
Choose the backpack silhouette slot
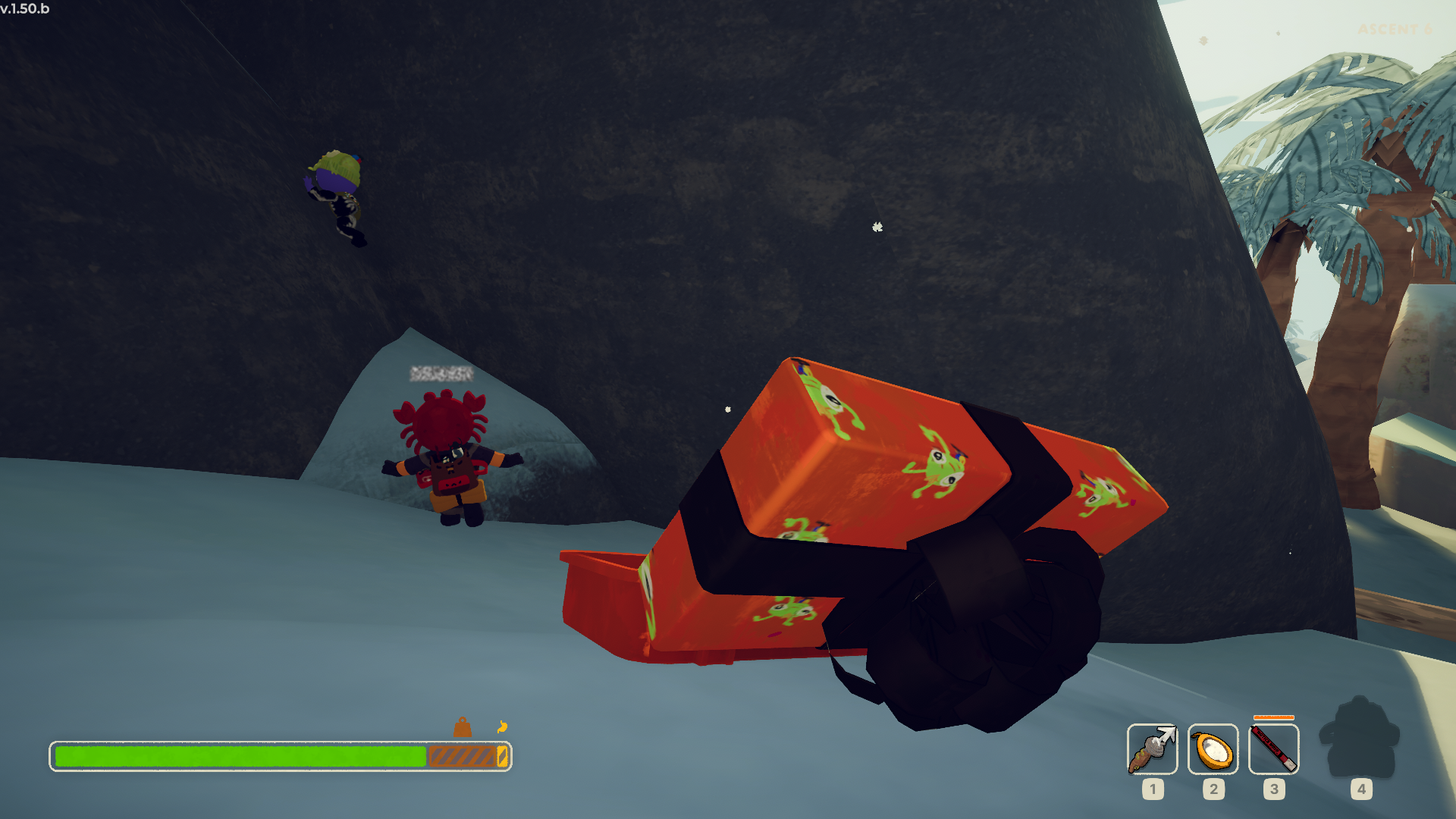[x=1360, y=739]
